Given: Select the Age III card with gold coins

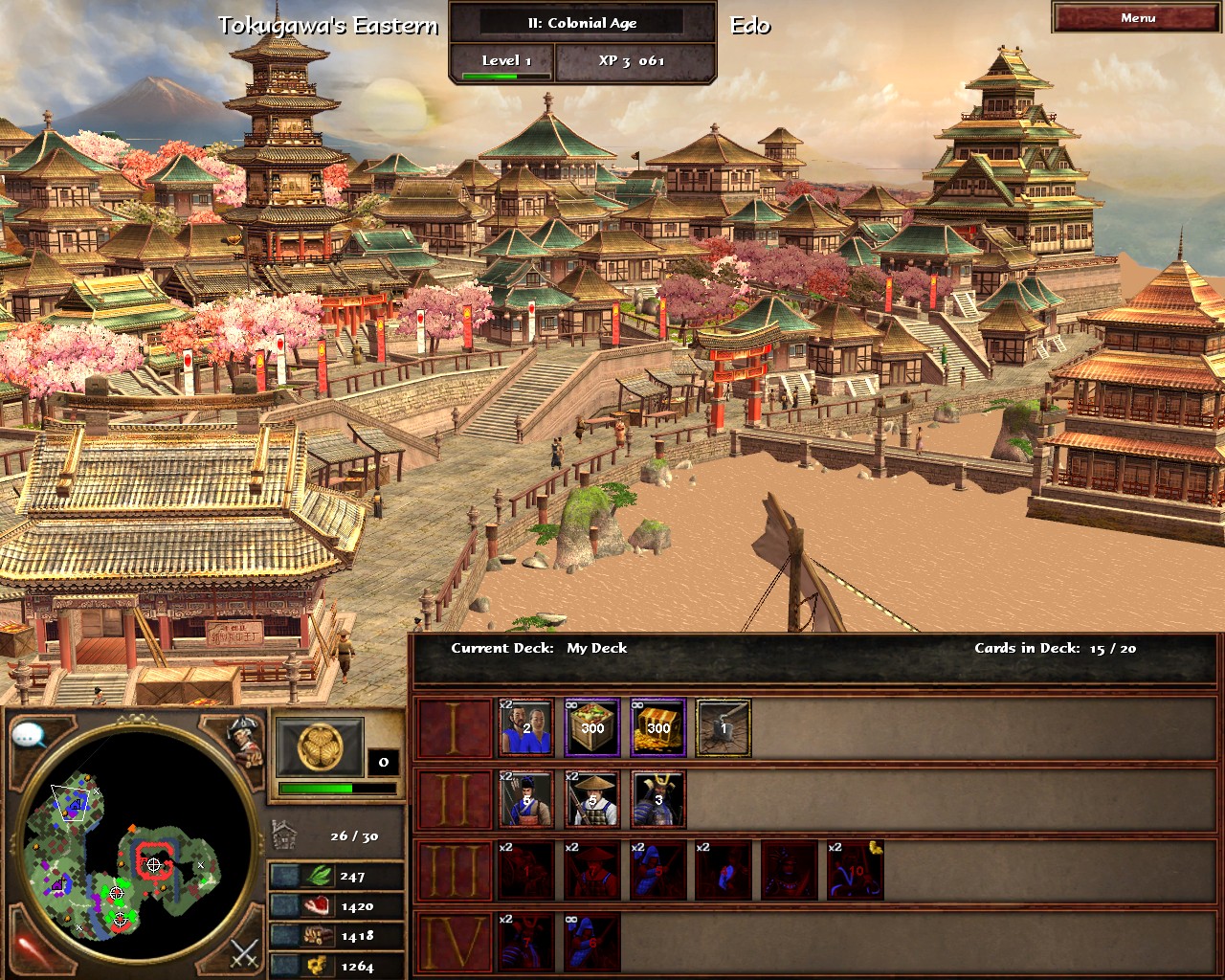Looking at the screenshot, I should (855, 871).
